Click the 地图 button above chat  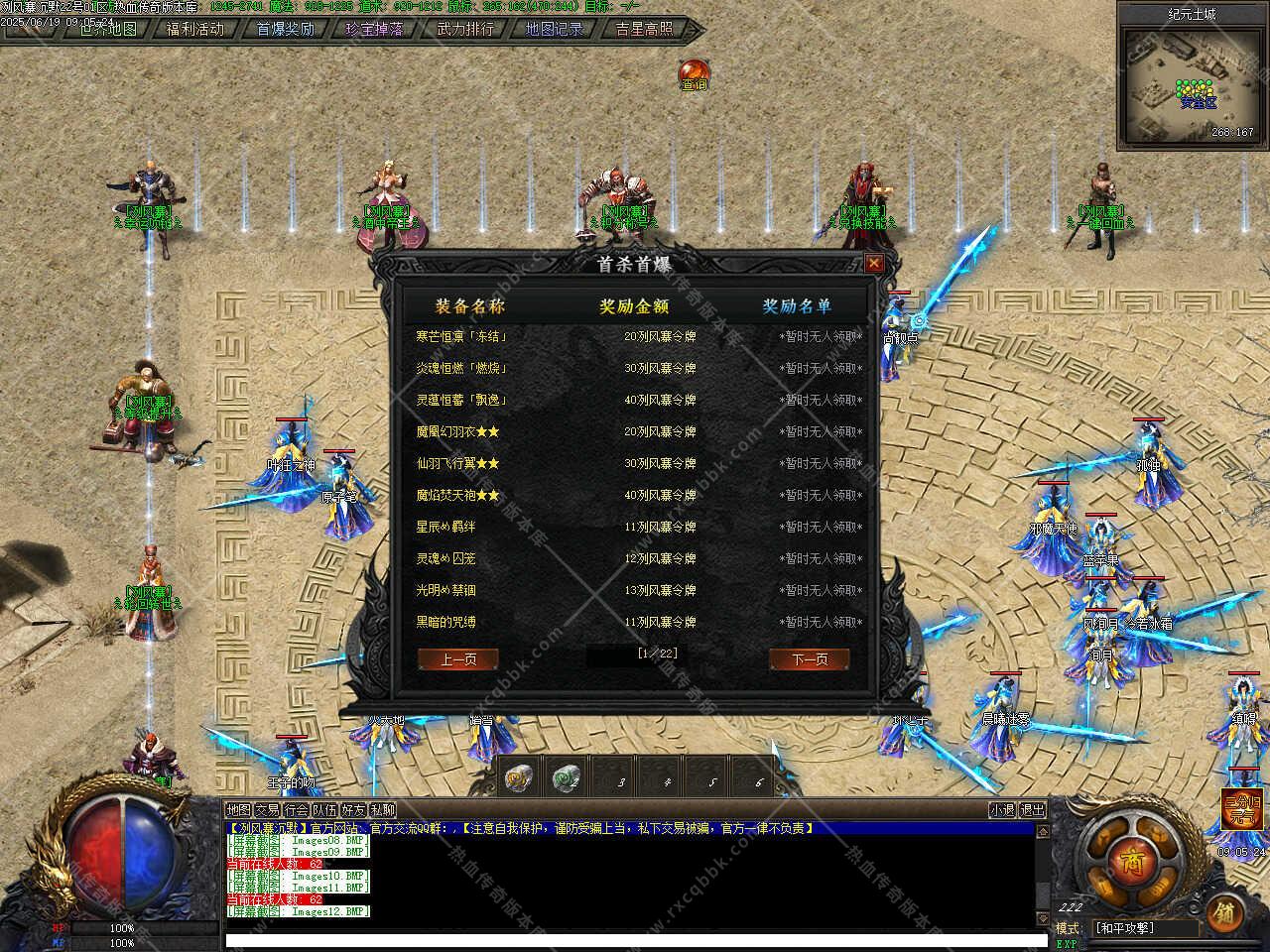tap(238, 810)
